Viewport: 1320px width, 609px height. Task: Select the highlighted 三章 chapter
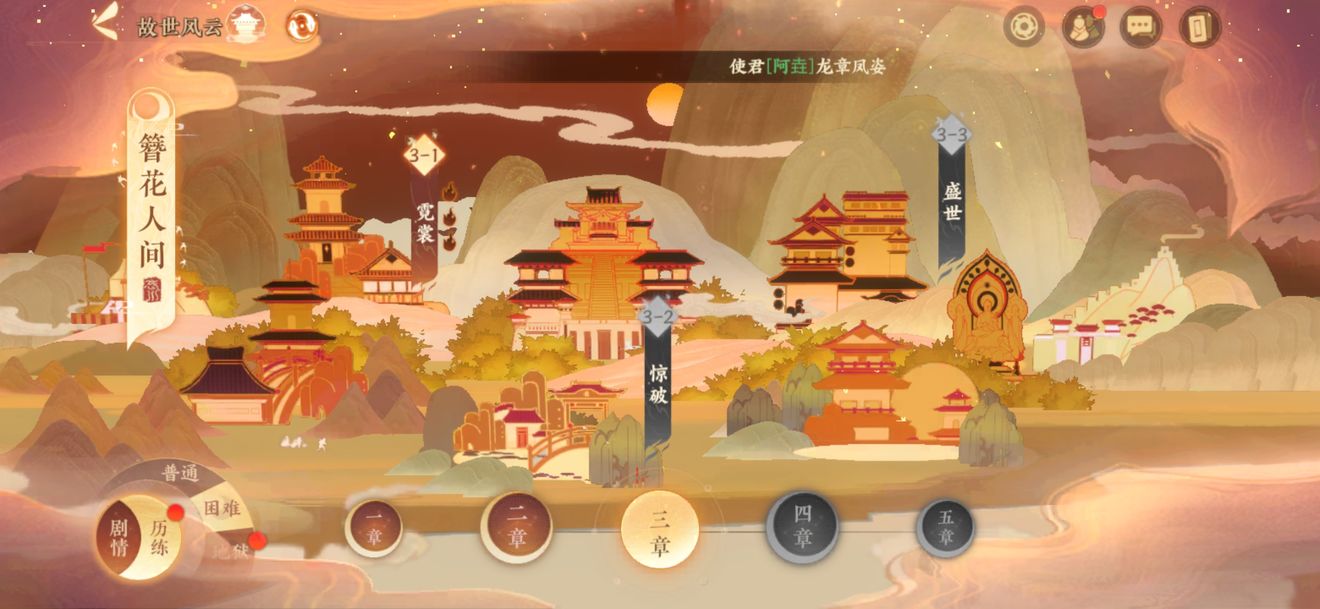pyautogui.click(x=659, y=531)
